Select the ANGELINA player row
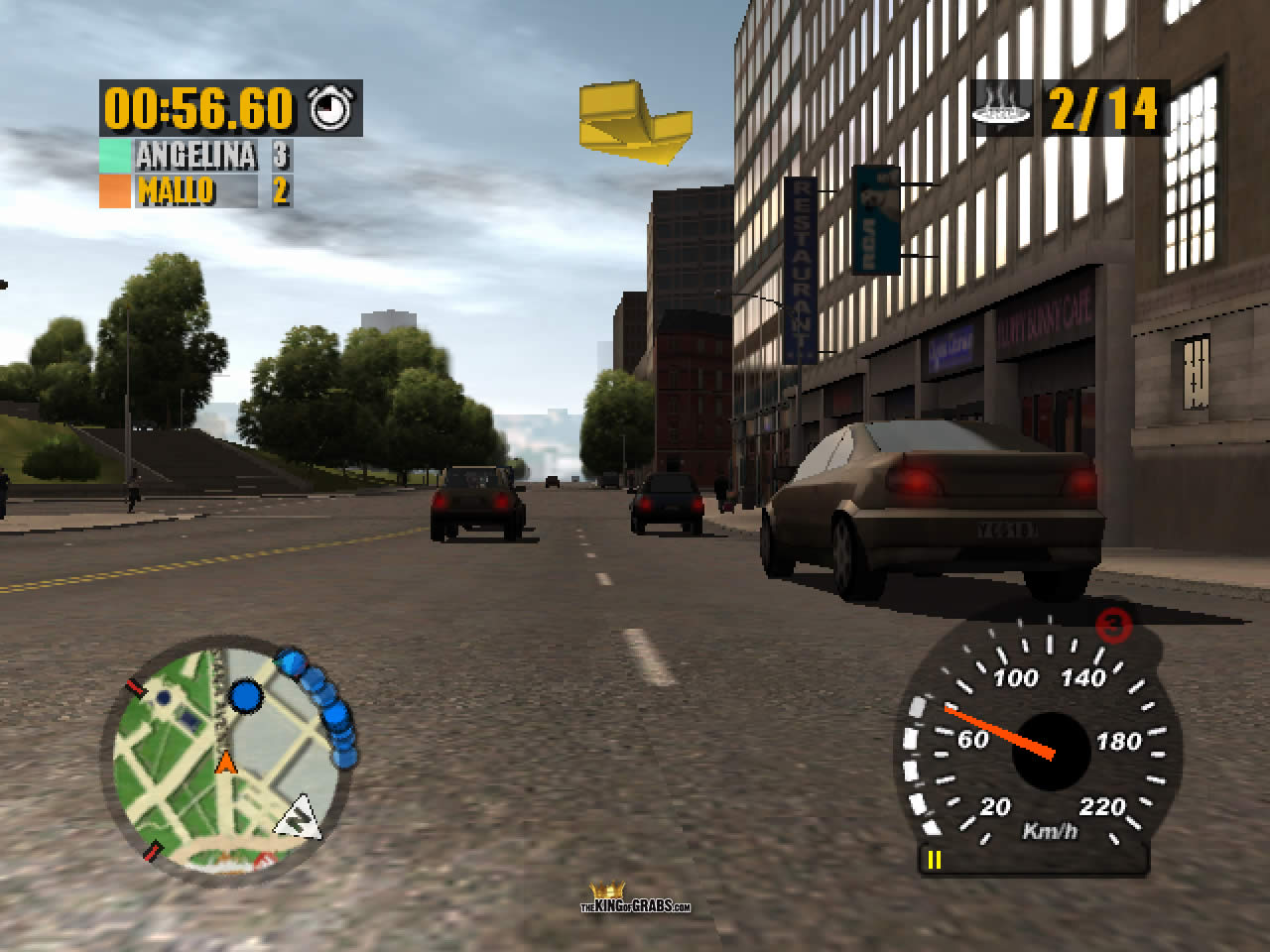This screenshot has height=952, width=1270. pos(196,156)
